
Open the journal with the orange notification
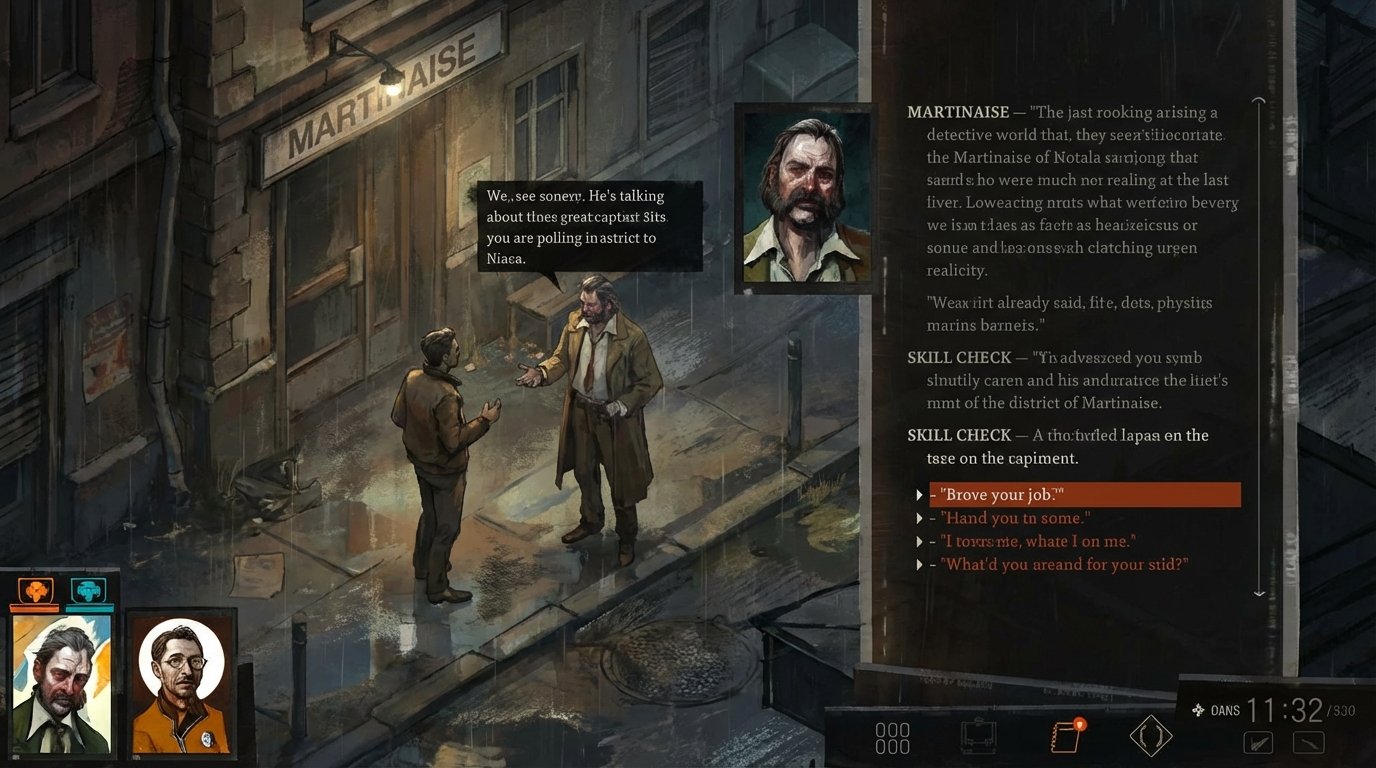[1065, 735]
